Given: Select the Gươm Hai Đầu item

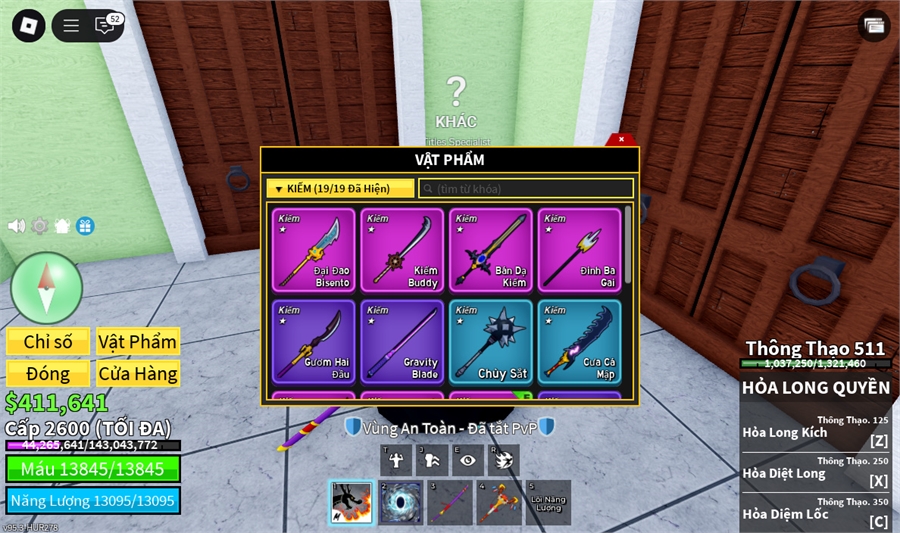Looking at the screenshot, I should tap(312, 341).
